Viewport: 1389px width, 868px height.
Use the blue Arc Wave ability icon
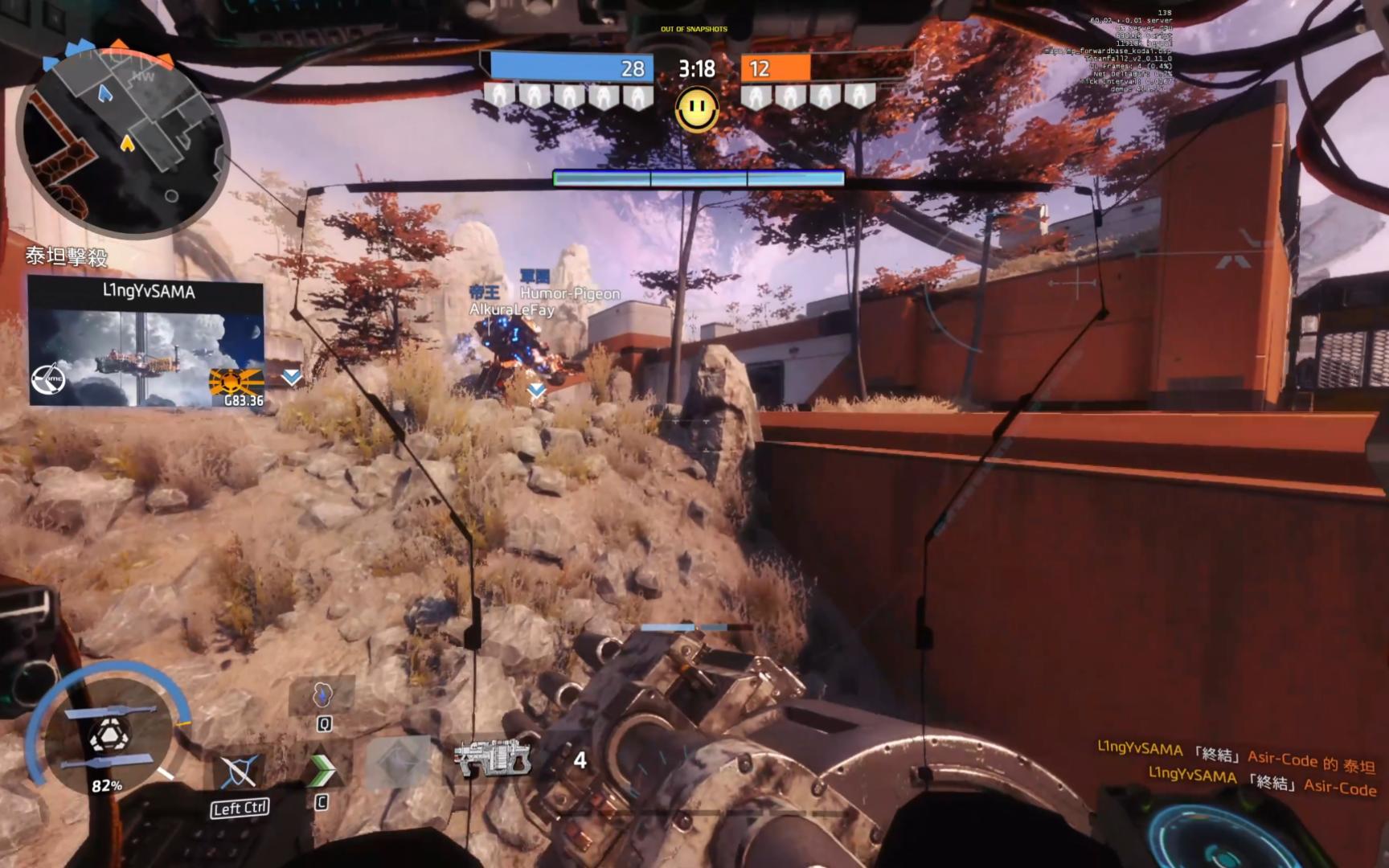322,694
